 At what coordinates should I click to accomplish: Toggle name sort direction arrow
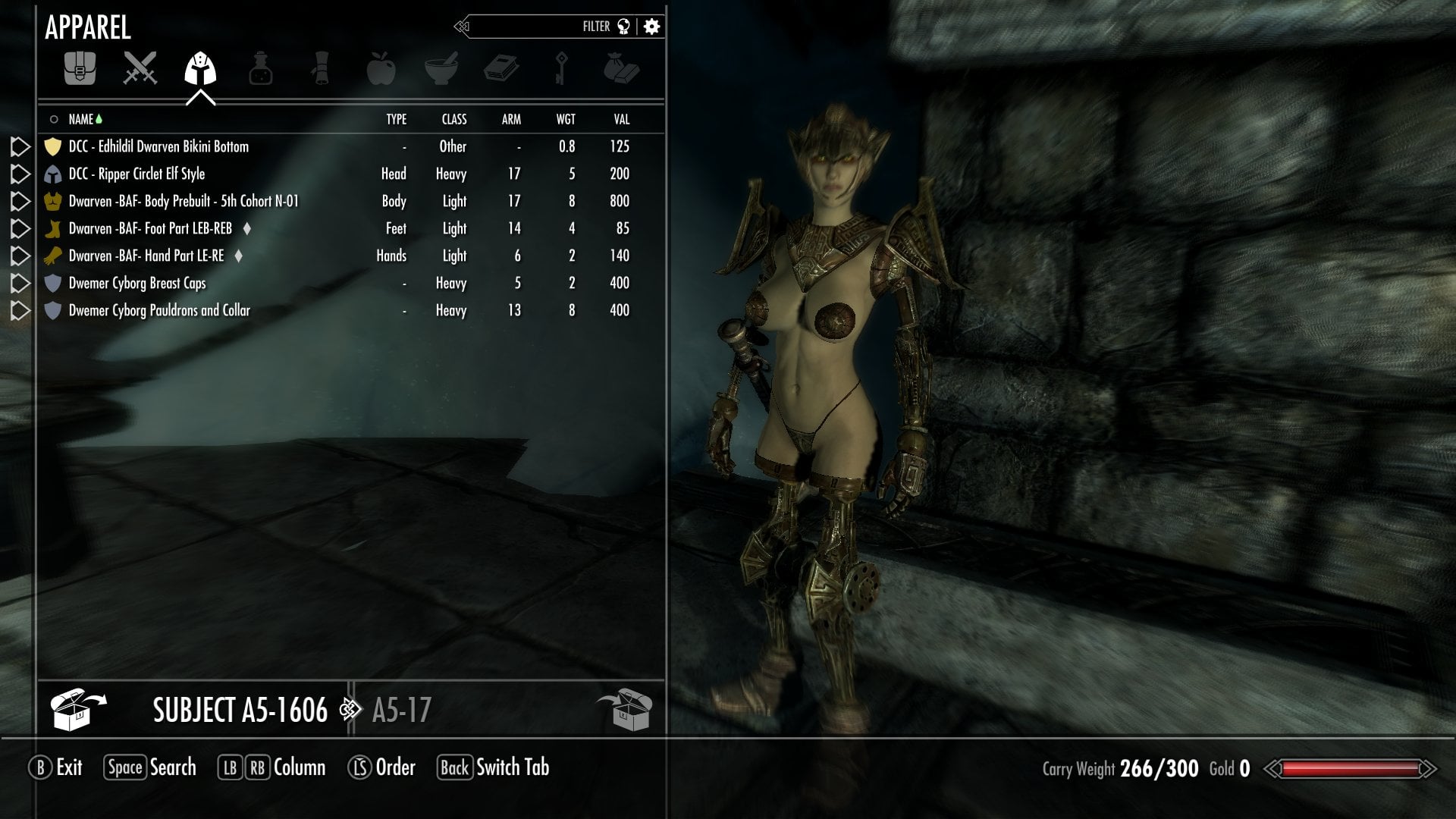click(100, 119)
